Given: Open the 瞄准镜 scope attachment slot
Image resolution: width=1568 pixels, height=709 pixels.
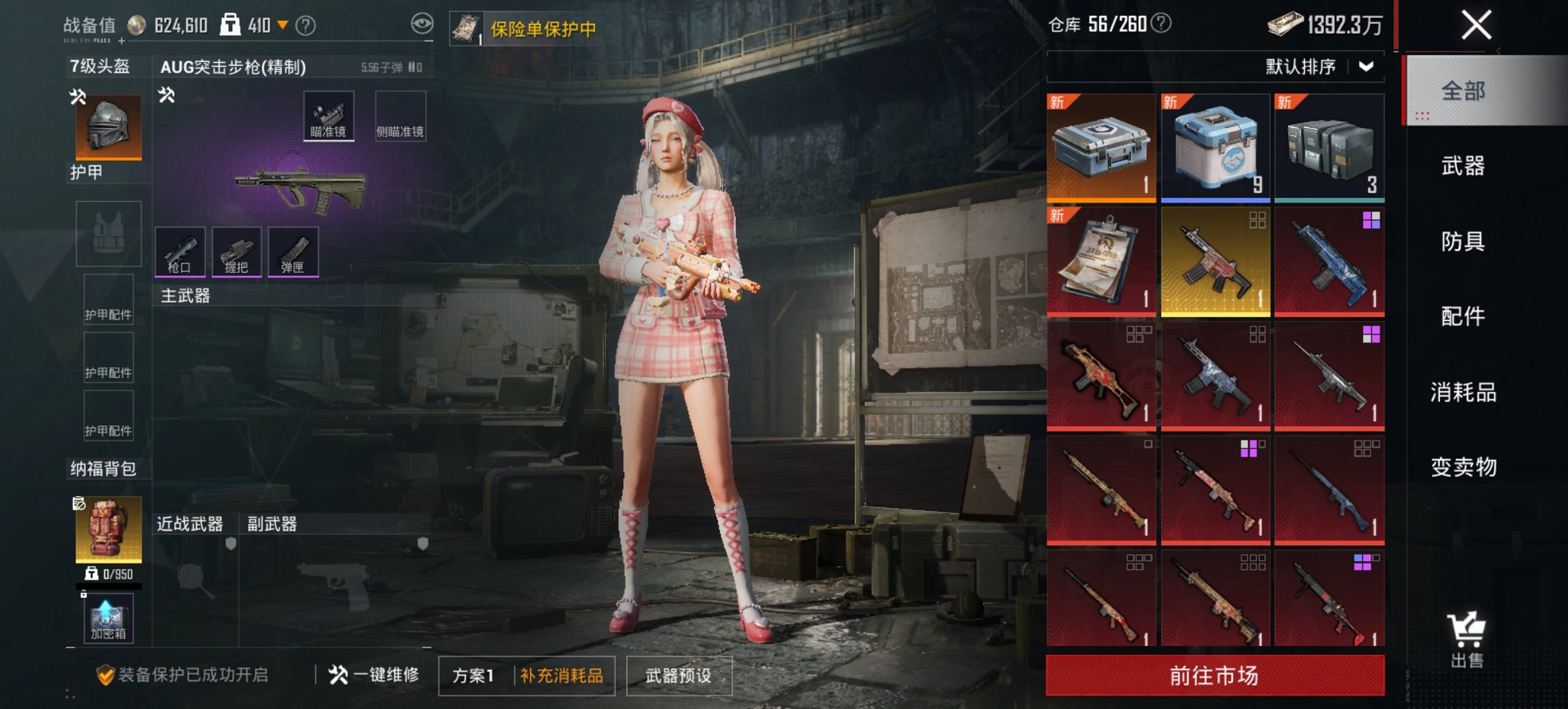Looking at the screenshot, I should point(330,114).
